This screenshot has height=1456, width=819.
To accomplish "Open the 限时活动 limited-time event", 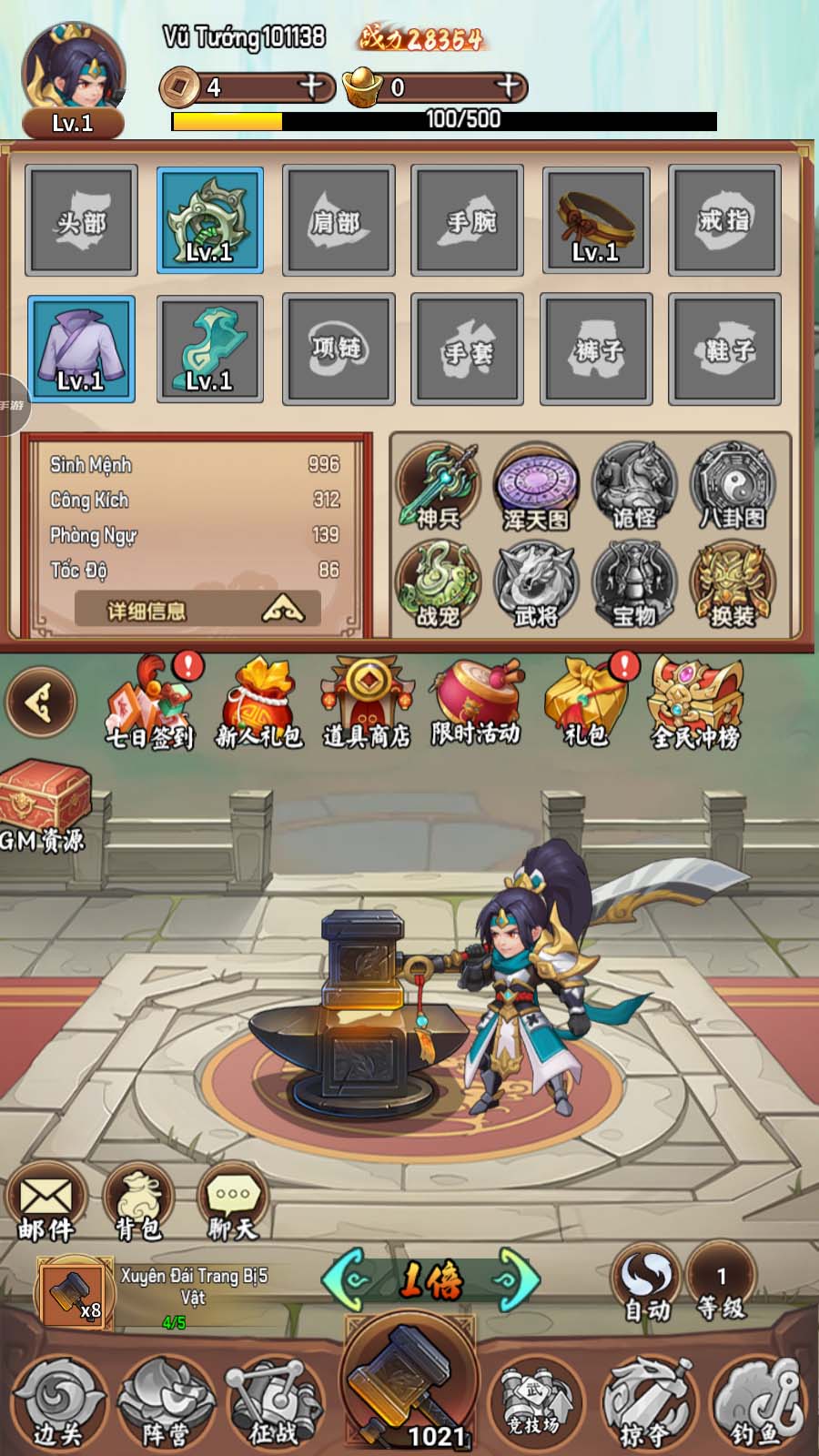I will [476, 705].
